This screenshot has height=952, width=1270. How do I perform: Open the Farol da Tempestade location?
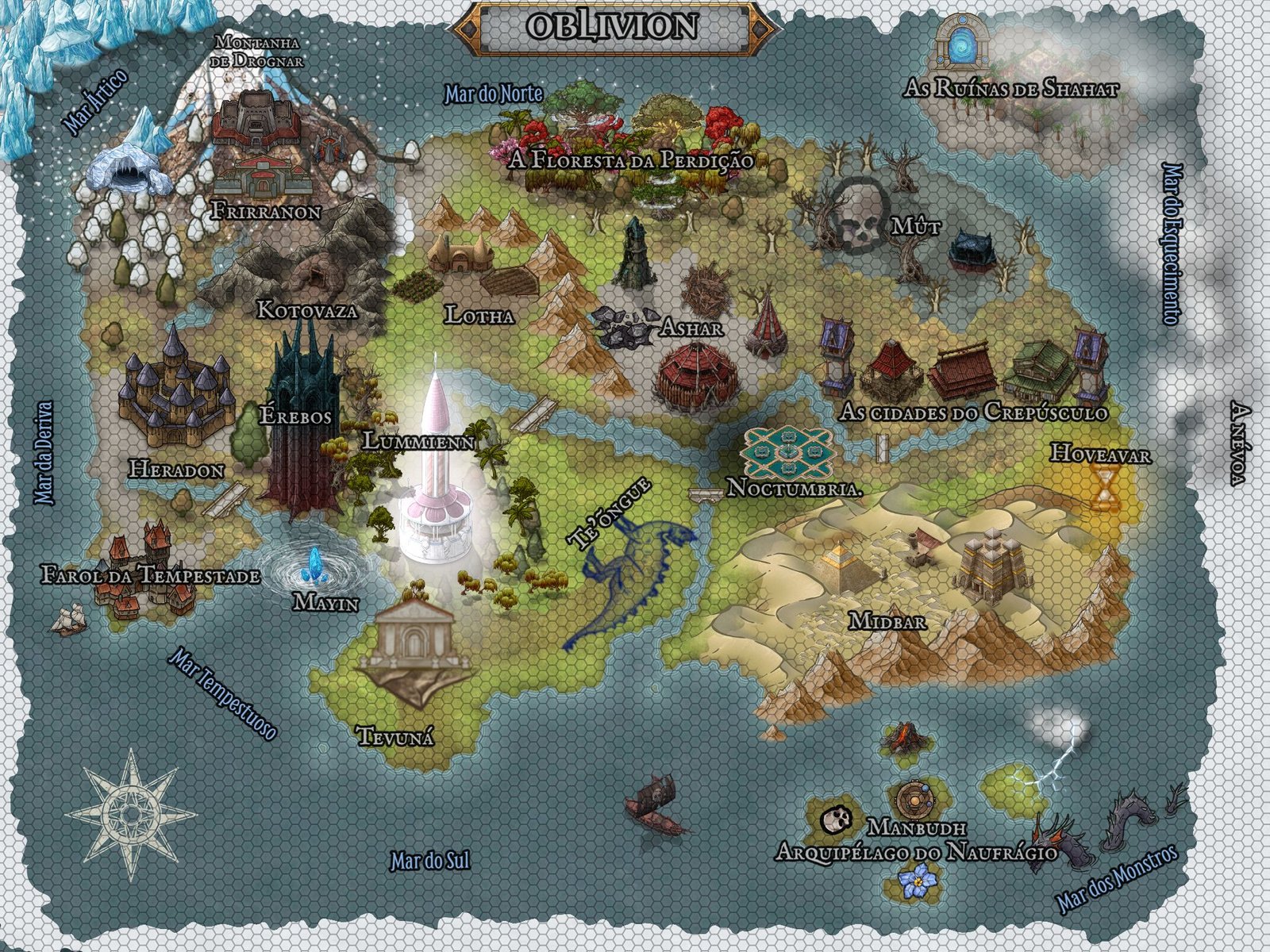[151, 575]
